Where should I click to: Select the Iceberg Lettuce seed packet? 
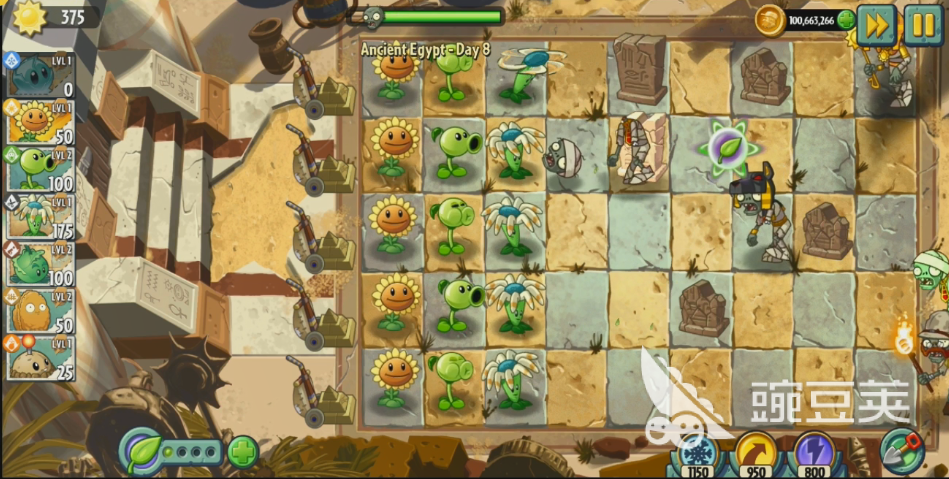[x=39, y=75]
